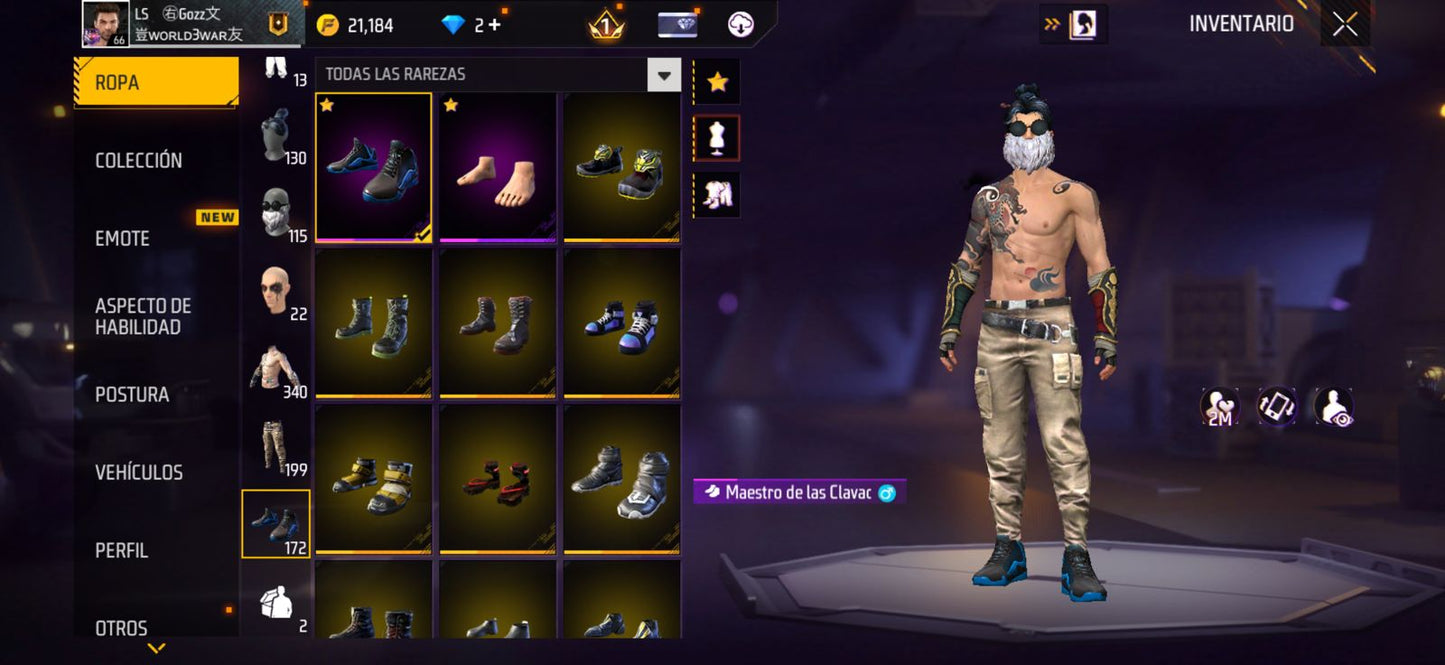Choose the black and blue sneakers item
Screen dimensions: 1445x665
(374, 167)
